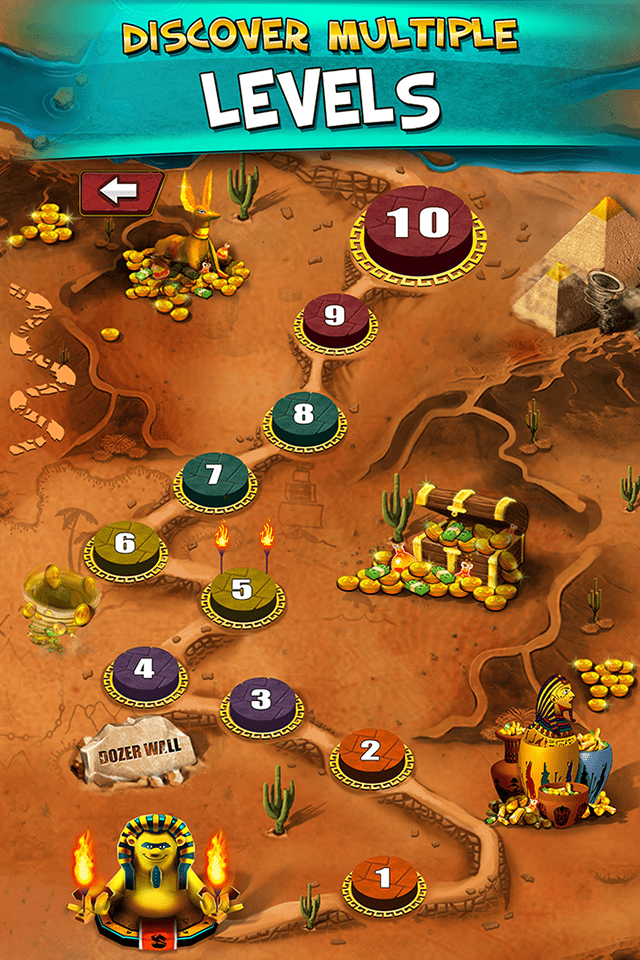
Task: Start level 5 between the torches
Action: click(x=242, y=590)
